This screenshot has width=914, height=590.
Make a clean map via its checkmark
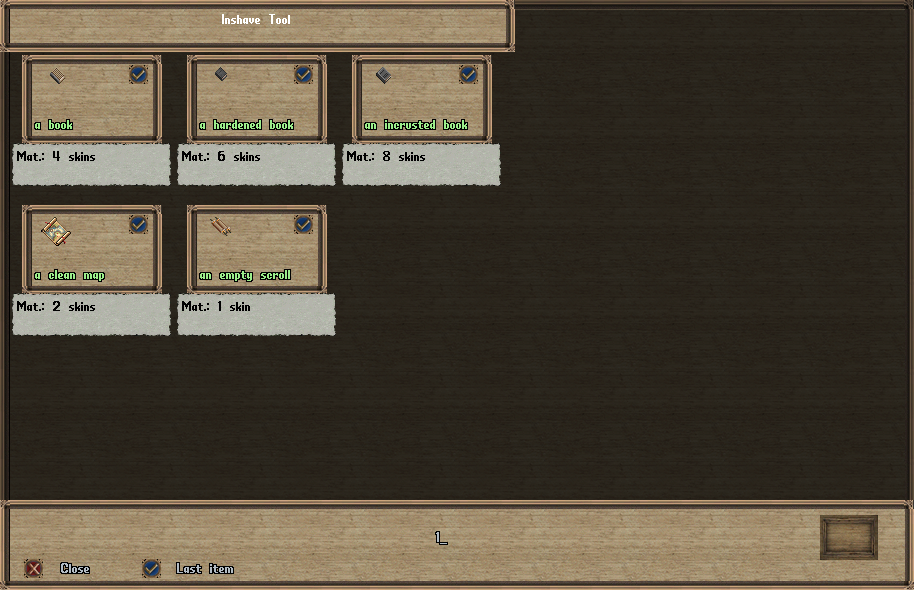coord(138,224)
